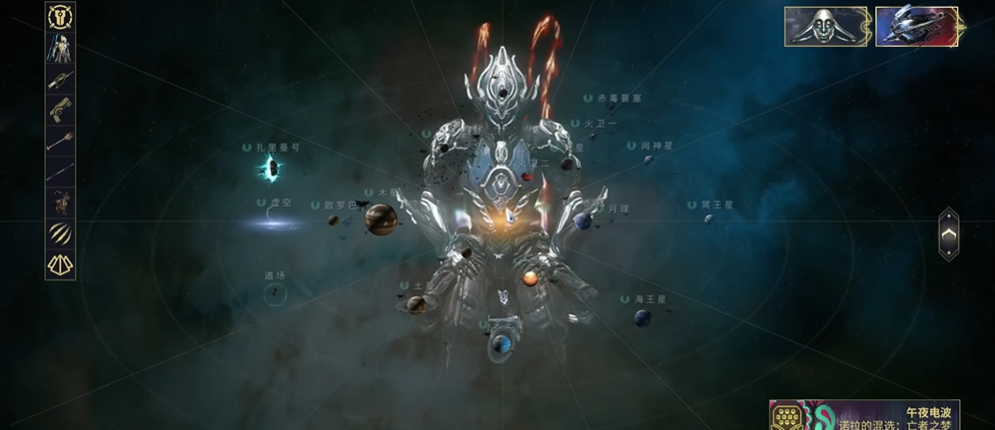Open the spaceship panel at top right
This screenshot has height=430, width=995.
pos(917,27)
